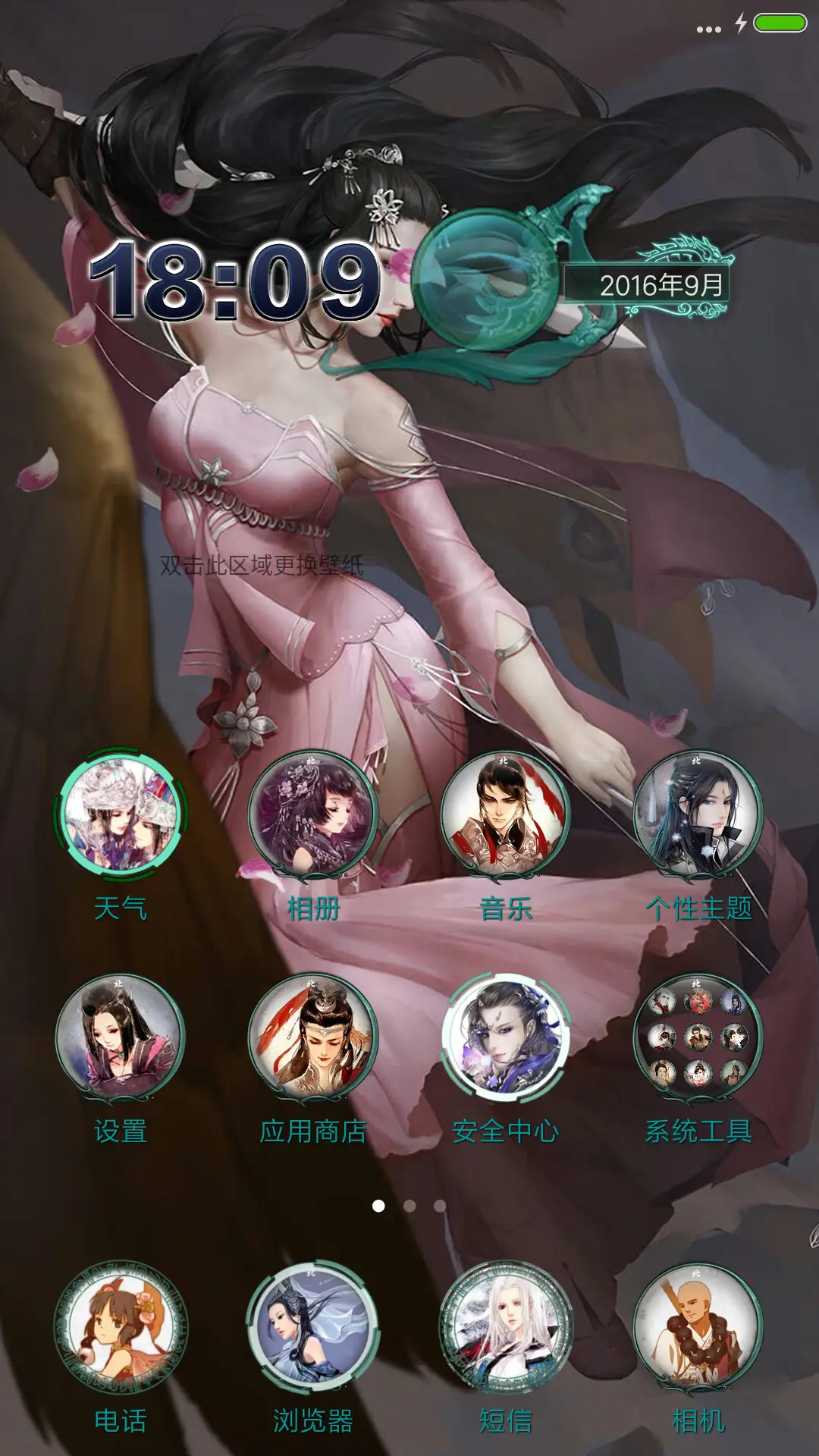819x1456 pixels.
Task: Open the 个性主题 themes app
Action: pos(698,816)
